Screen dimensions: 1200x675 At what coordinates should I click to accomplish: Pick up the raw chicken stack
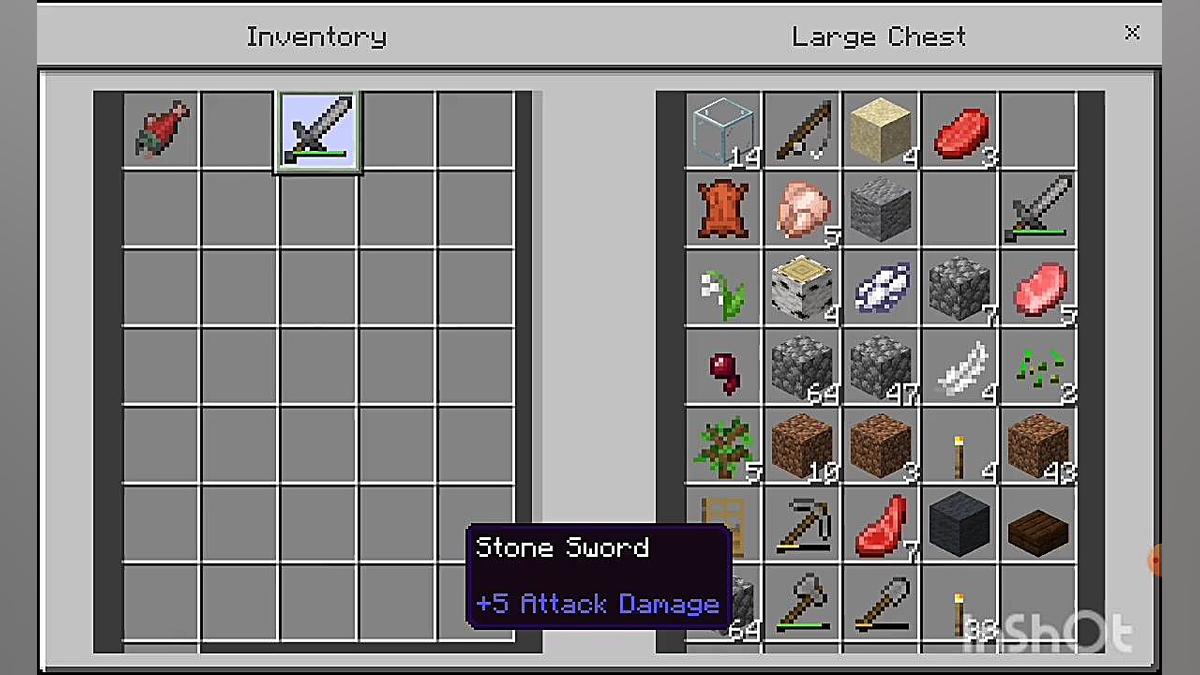(802, 209)
